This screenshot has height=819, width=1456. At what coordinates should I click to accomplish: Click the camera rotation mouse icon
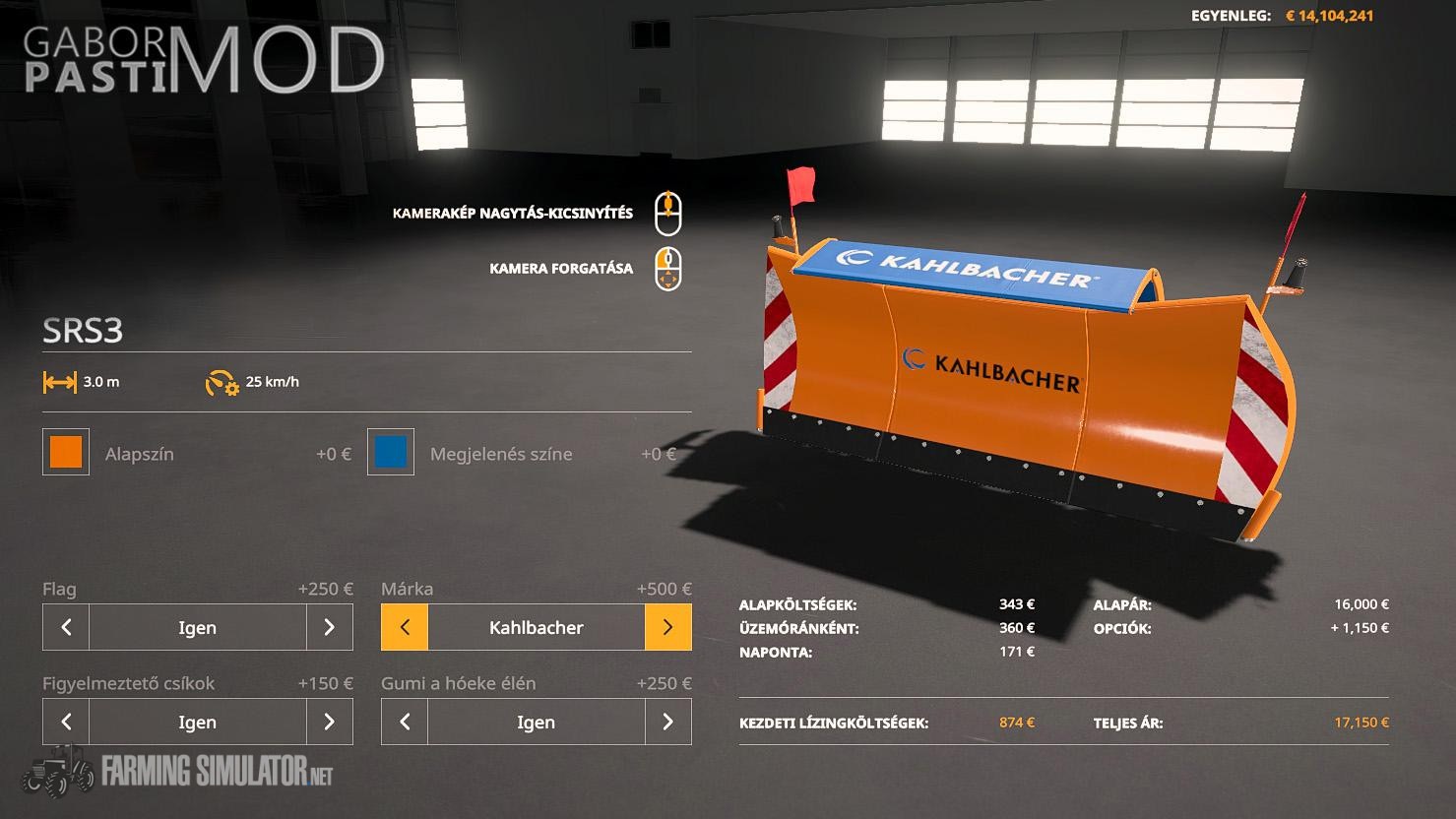click(x=669, y=266)
